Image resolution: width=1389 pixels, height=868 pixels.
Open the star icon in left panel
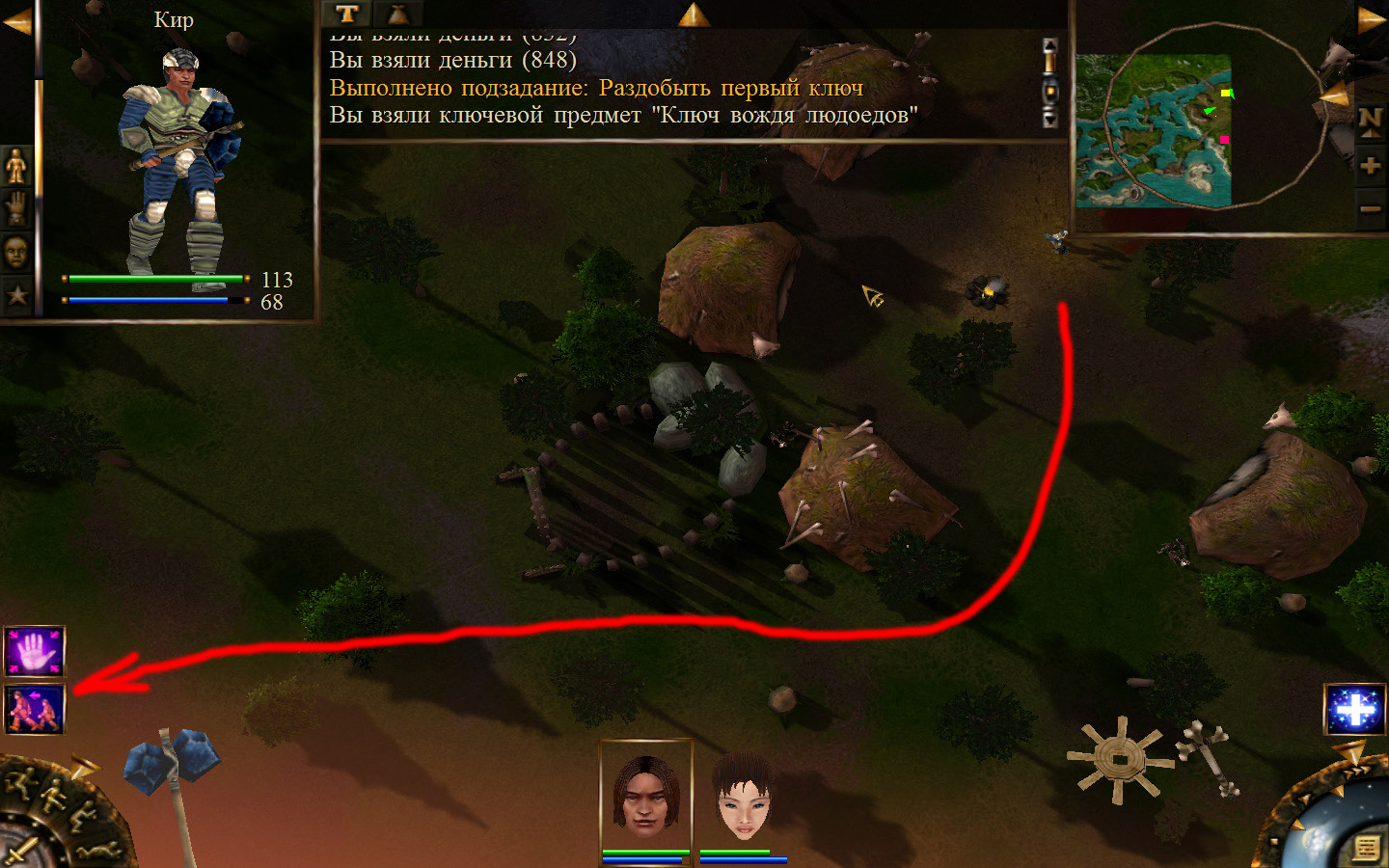pyautogui.click(x=16, y=294)
